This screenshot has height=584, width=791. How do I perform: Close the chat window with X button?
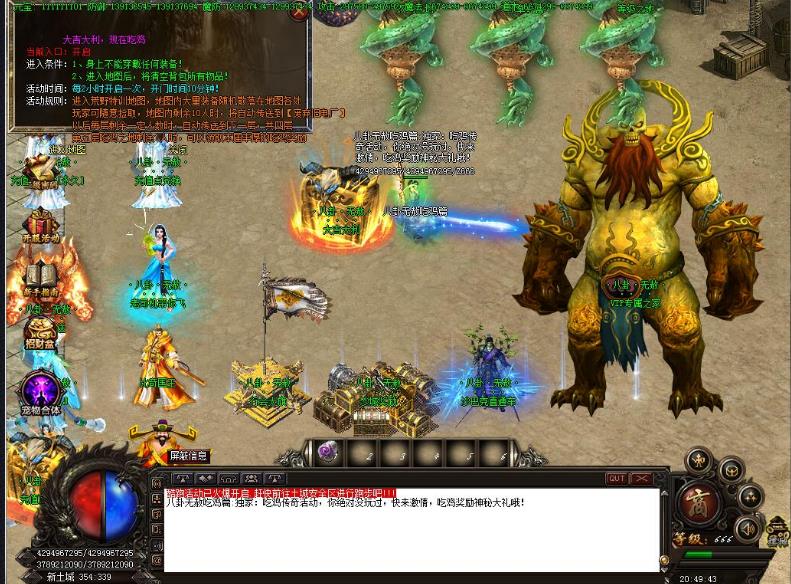click(x=643, y=479)
